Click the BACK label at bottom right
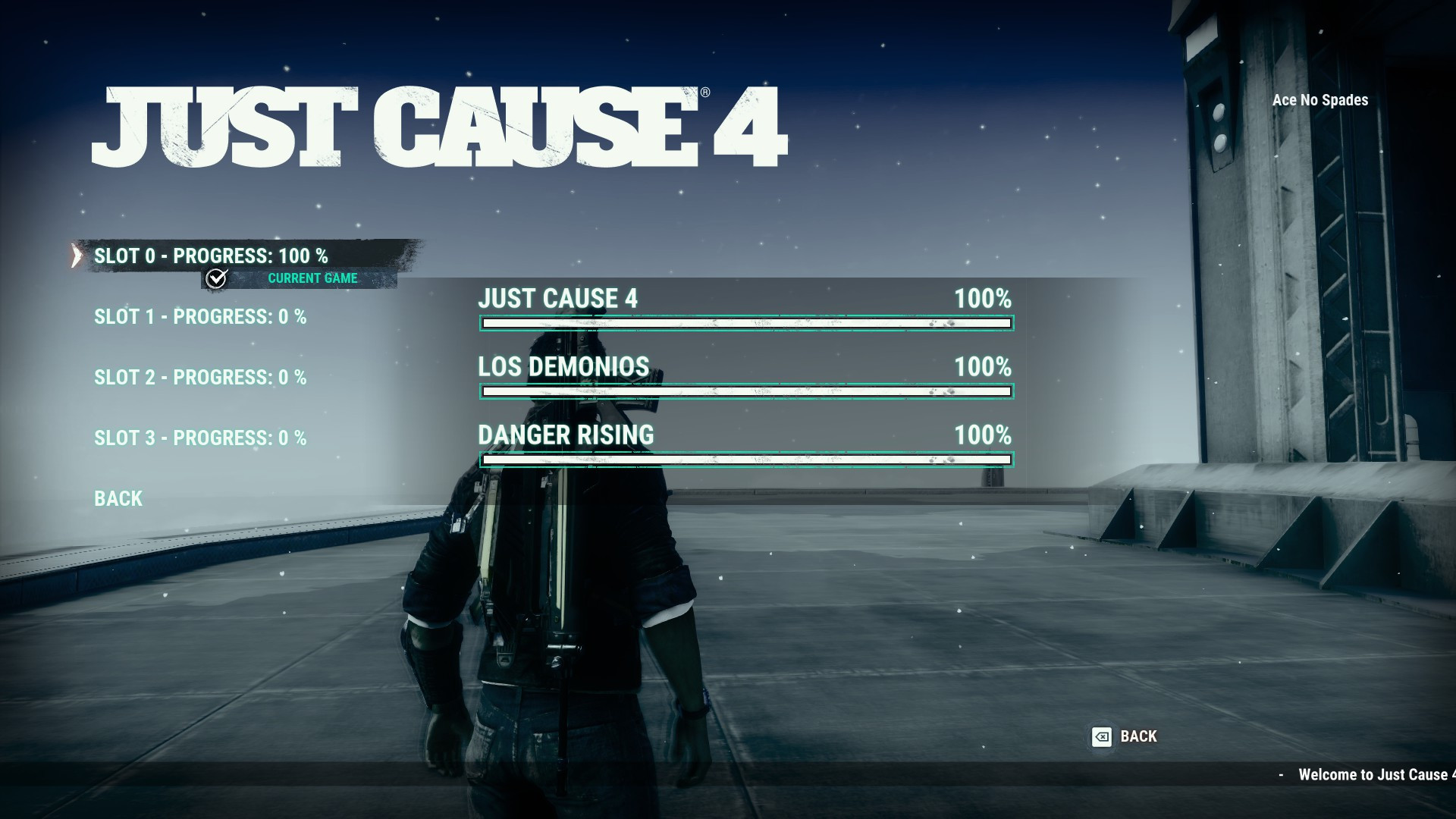1456x819 pixels. [1137, 736]
